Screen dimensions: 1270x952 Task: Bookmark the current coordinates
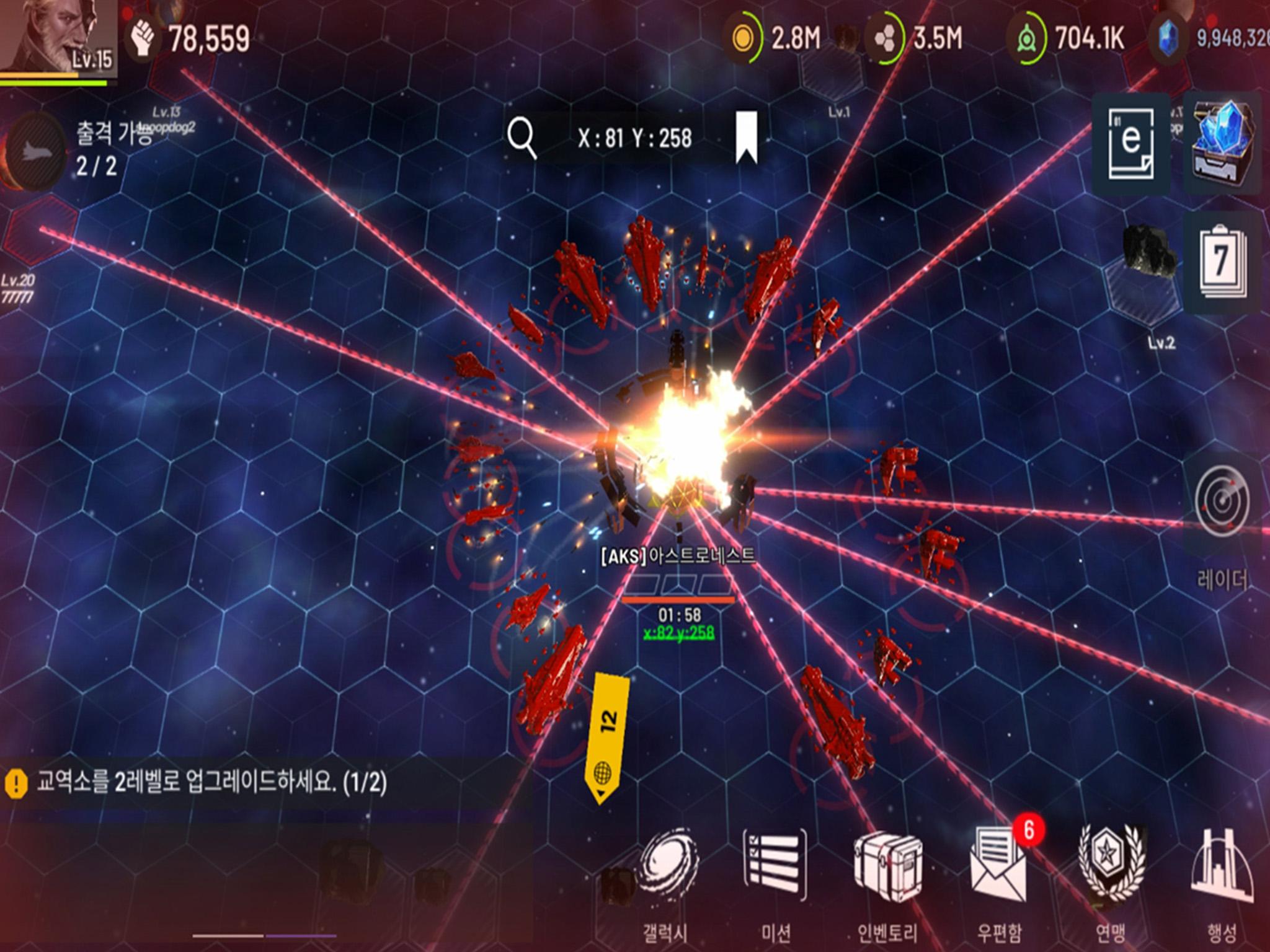coord(747,137)
